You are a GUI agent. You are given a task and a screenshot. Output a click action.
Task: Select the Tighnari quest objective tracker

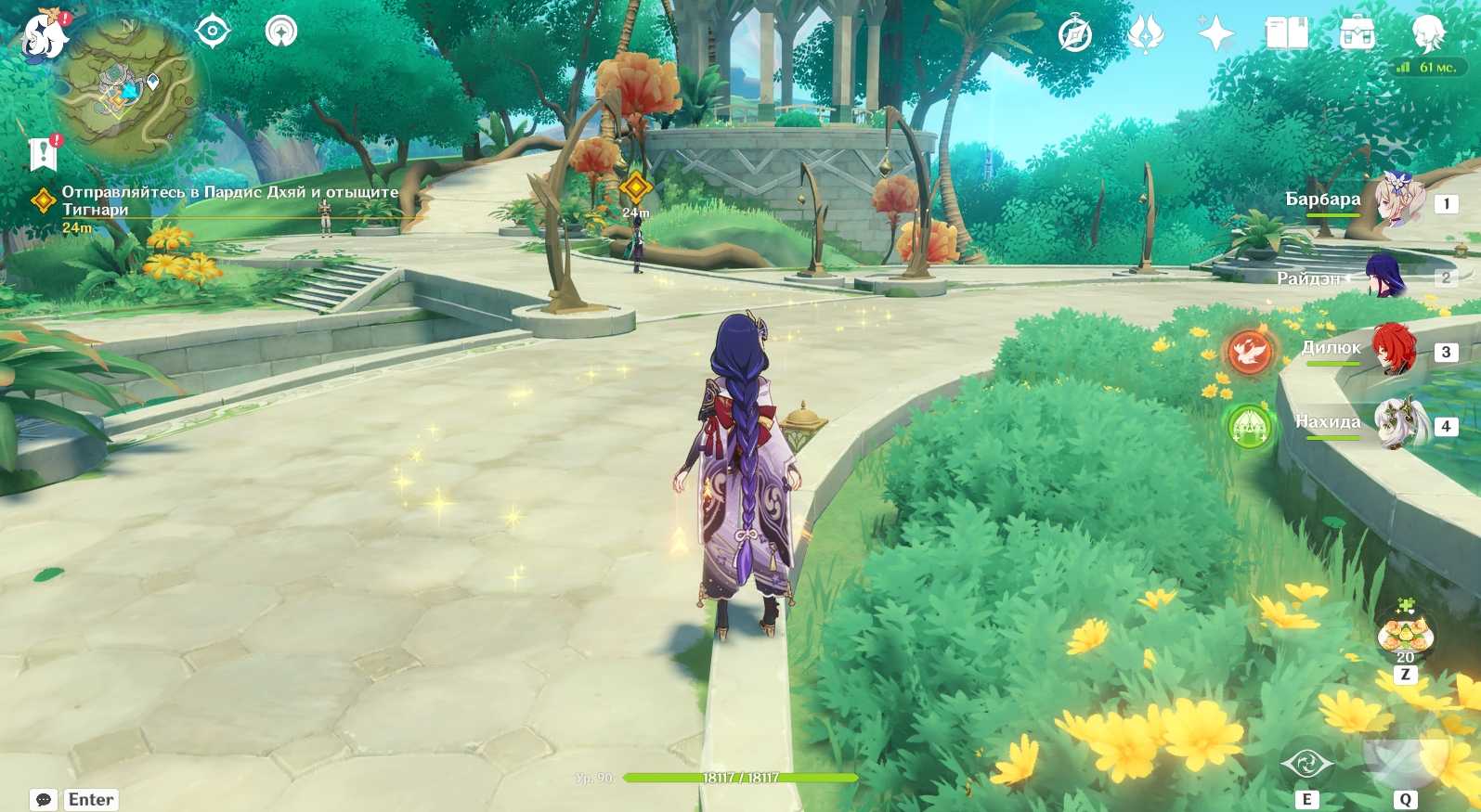pyautogui.click(x=229, y=200)
